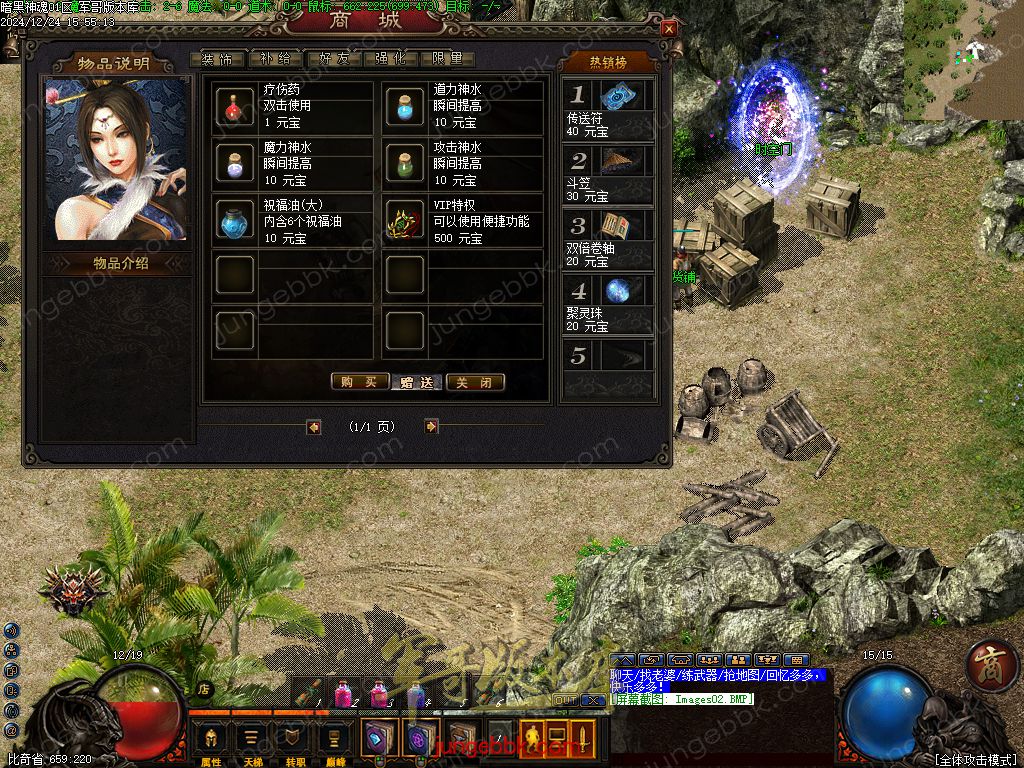The height and width of the screenshot is (768, 1024).
Task: Select the VIP特权 shop item
Action: click(405, 221)
